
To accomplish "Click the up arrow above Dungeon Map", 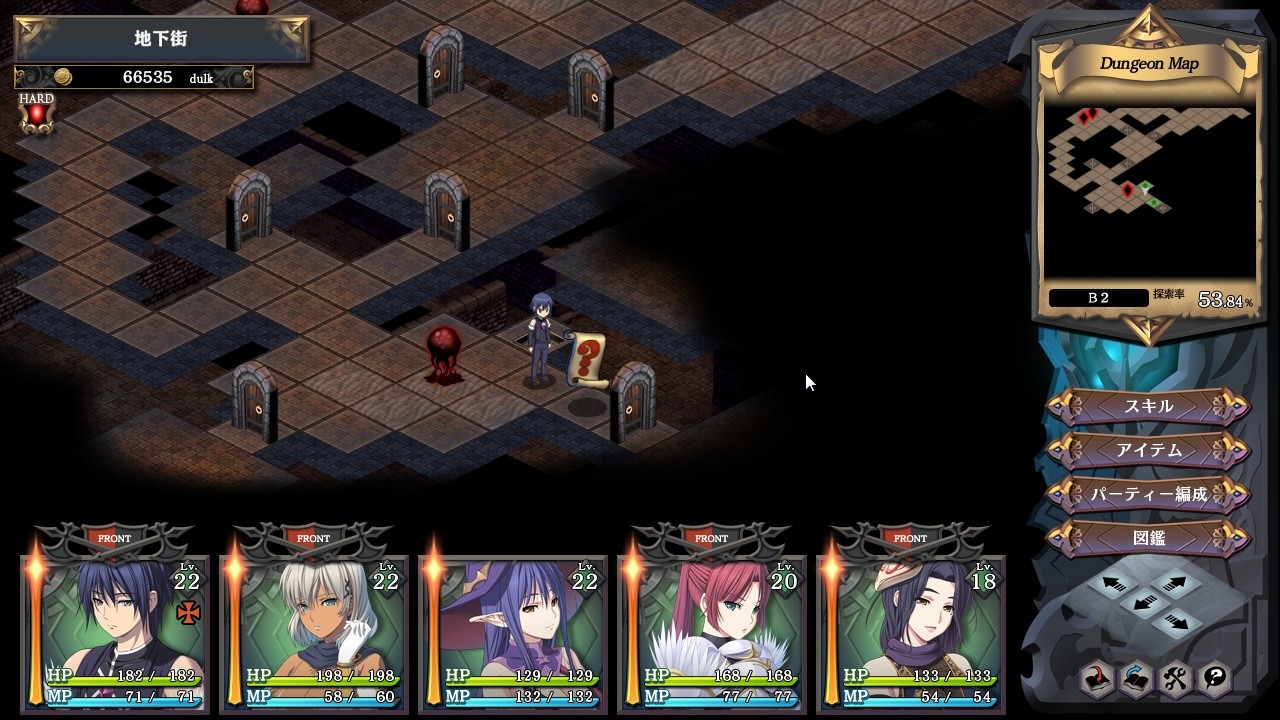I will (x=1149, y=23).
